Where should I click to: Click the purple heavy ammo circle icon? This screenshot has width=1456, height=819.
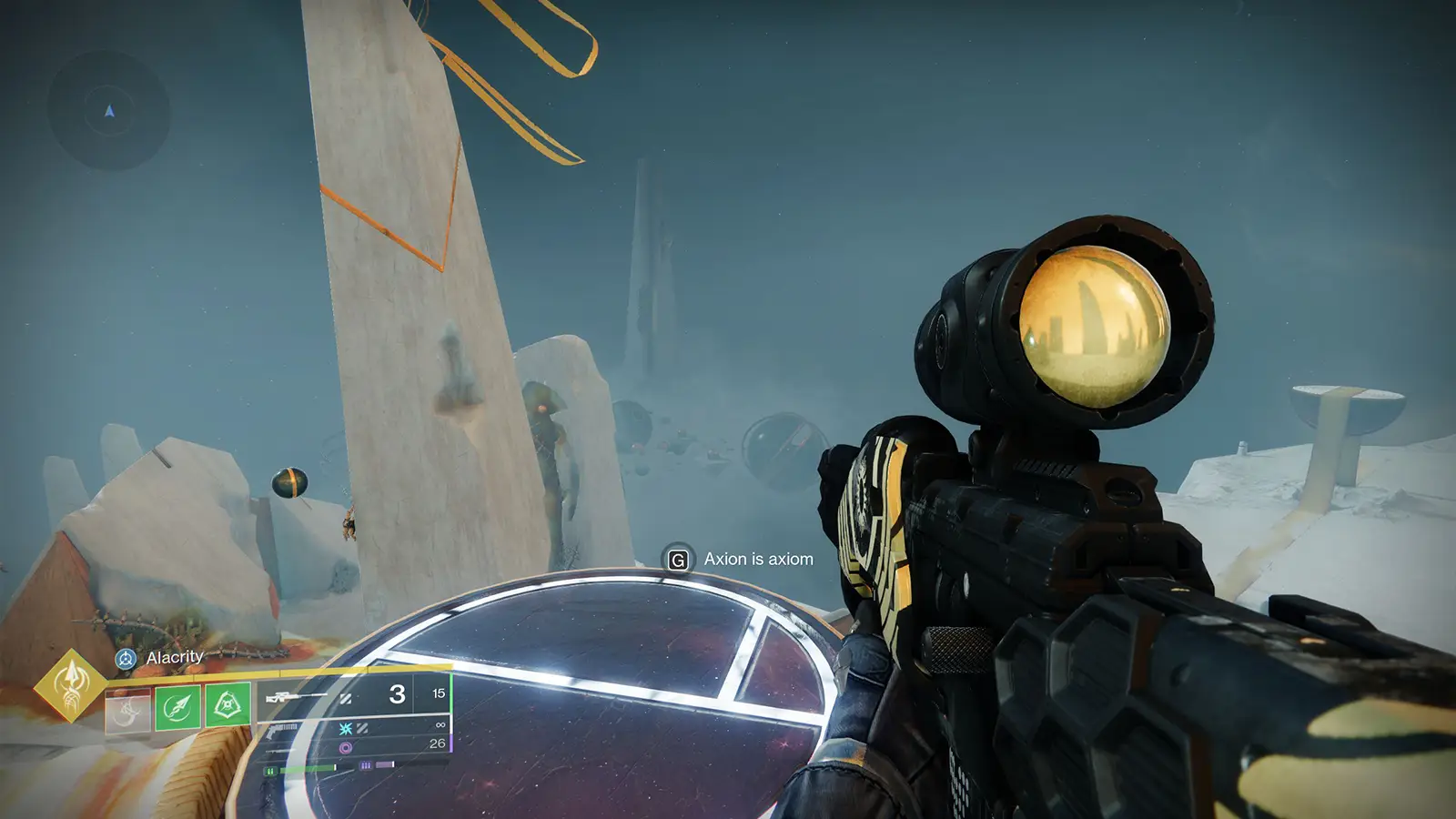point(348,745)
